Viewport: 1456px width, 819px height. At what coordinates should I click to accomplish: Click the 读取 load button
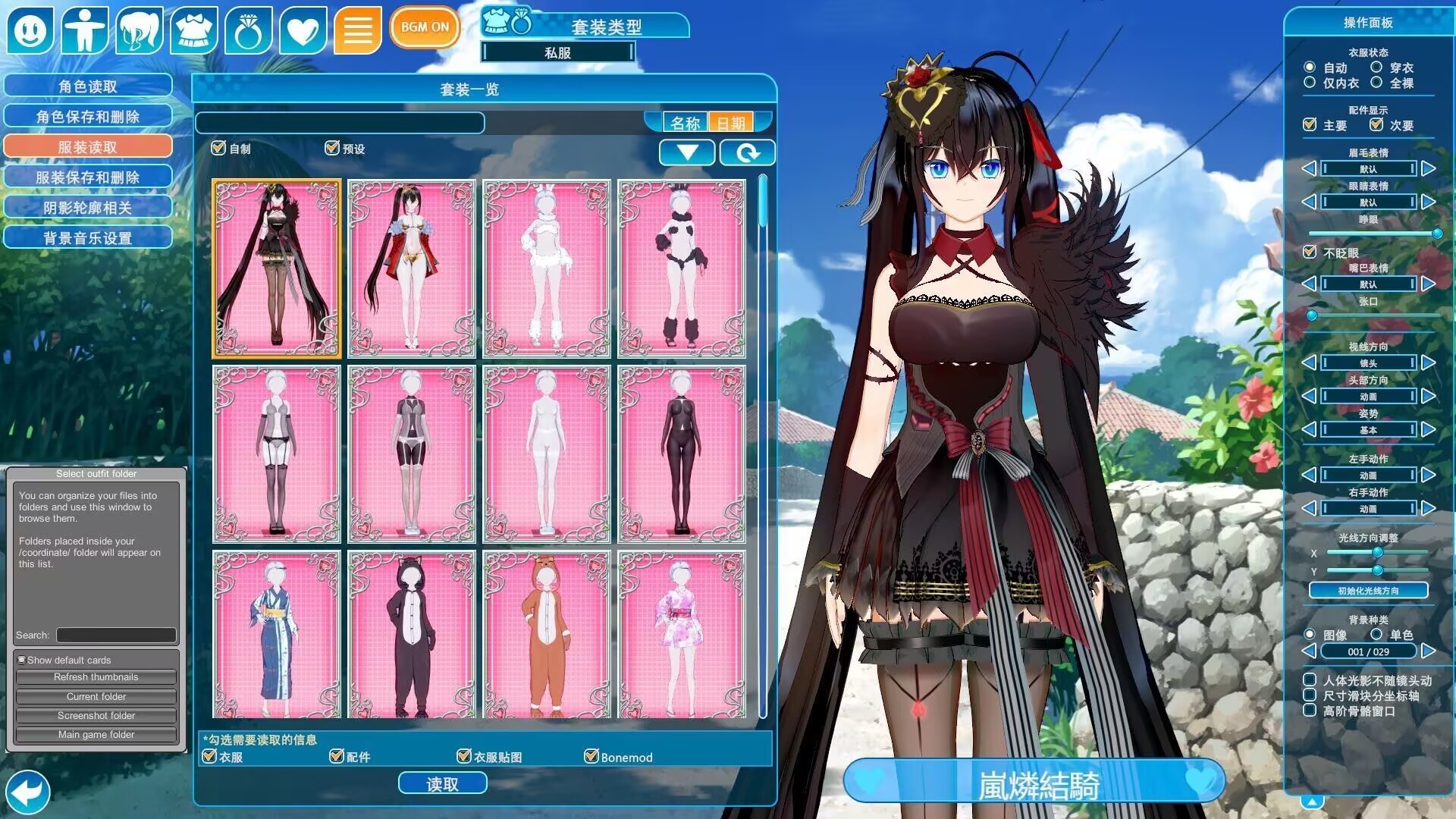(x=442, y=784)
